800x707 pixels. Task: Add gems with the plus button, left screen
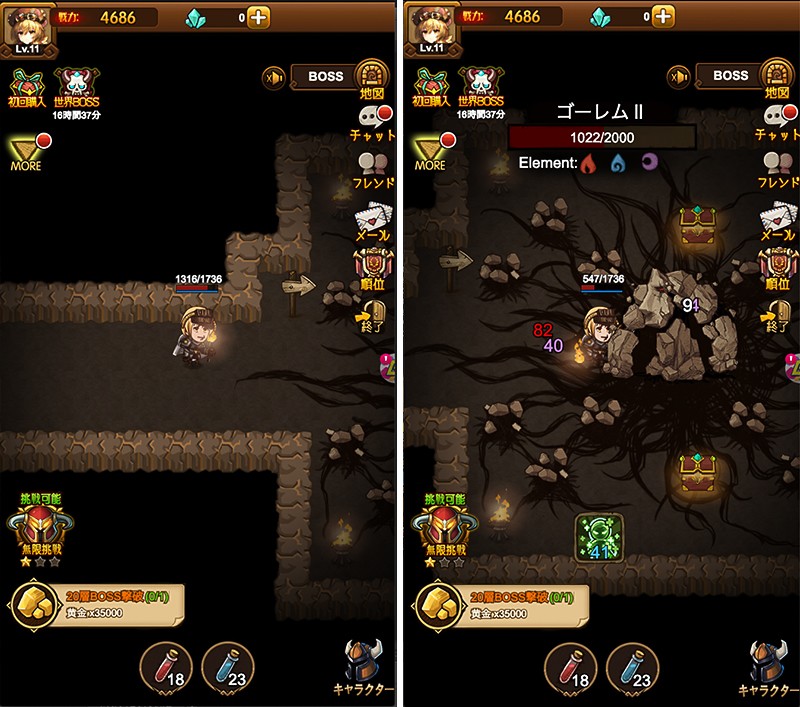(258, 17)
